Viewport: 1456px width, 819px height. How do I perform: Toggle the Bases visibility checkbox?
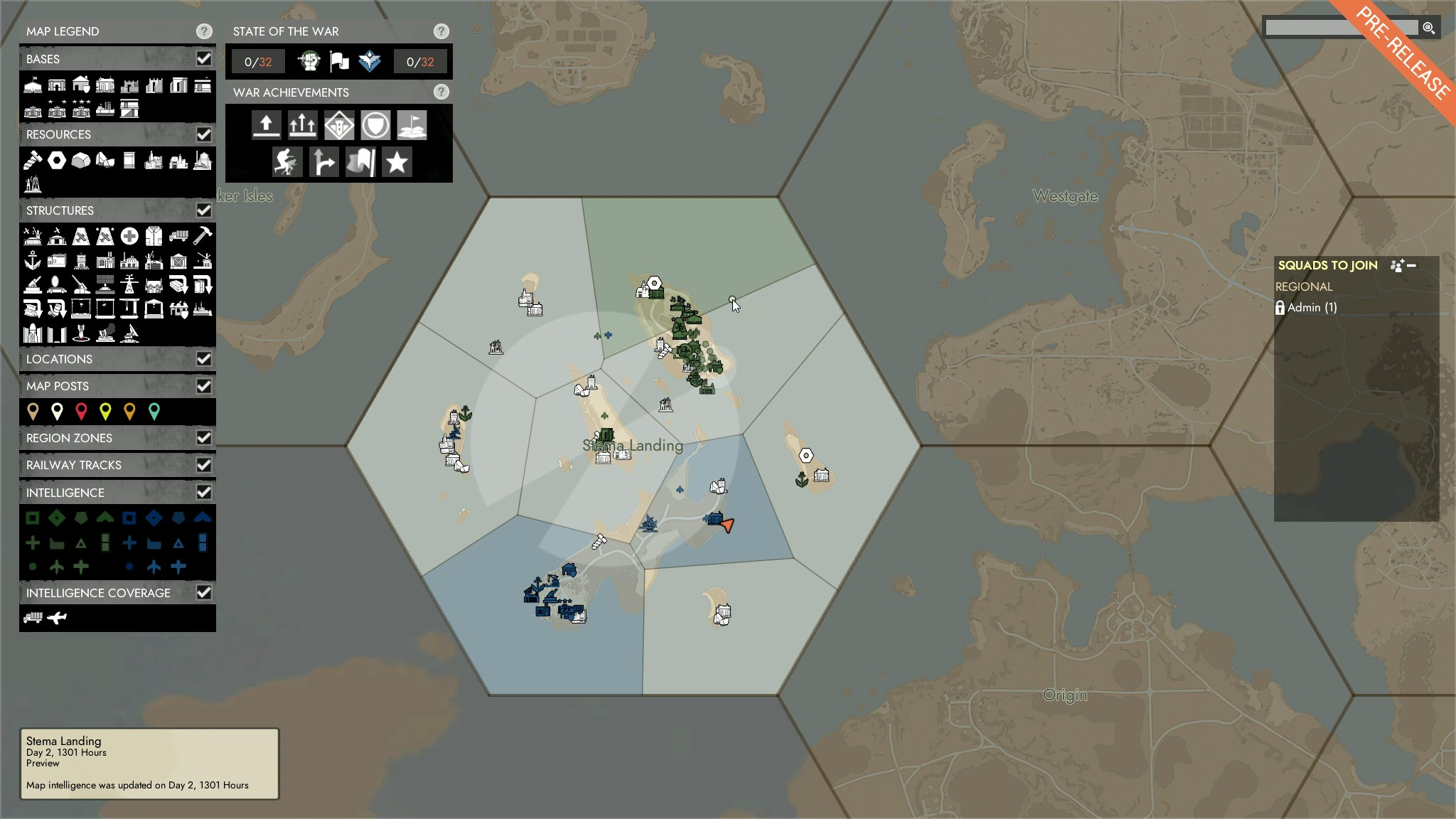[205, 58]
